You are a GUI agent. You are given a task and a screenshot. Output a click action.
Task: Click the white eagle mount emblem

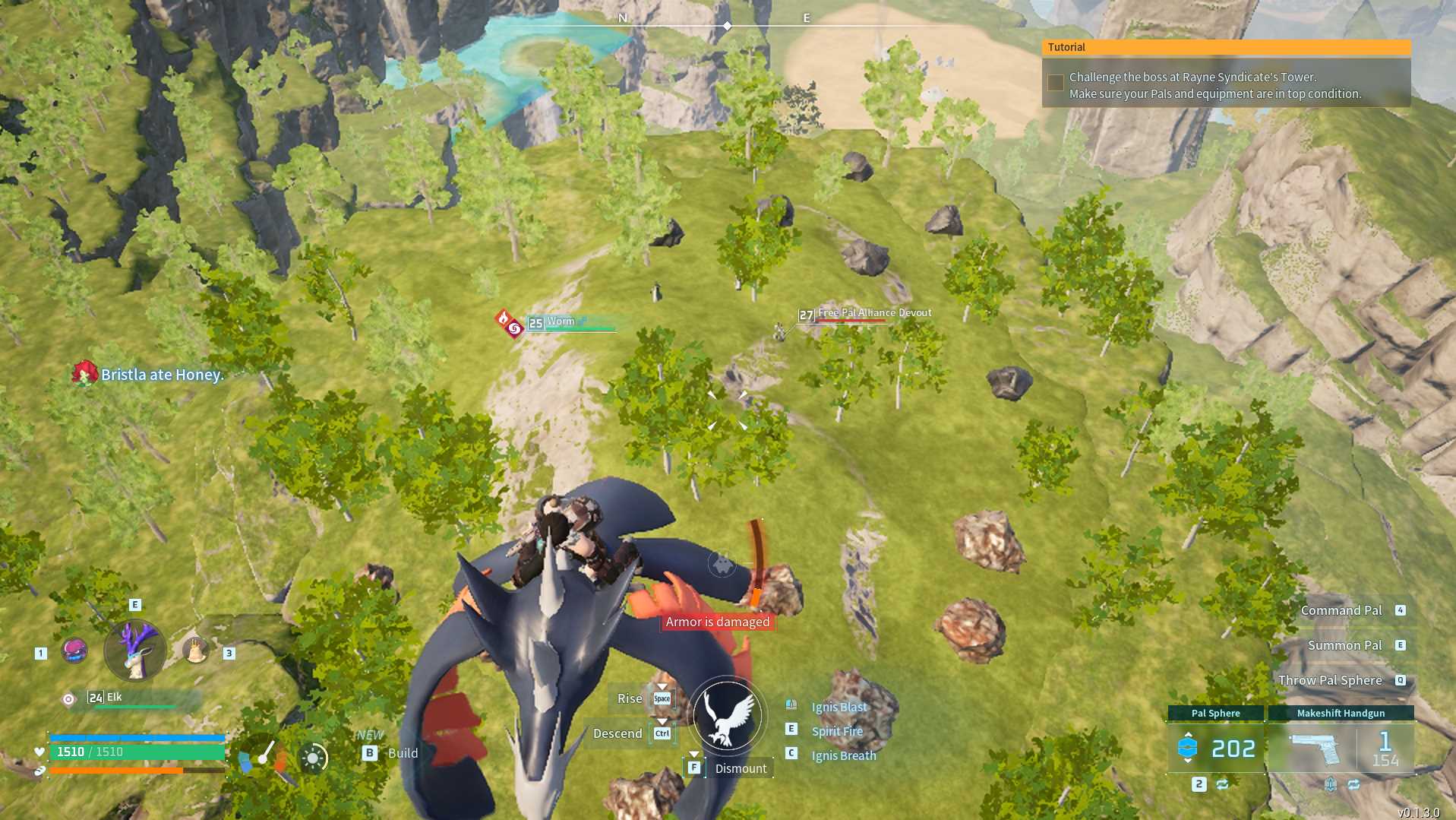[x=728, y=715]
